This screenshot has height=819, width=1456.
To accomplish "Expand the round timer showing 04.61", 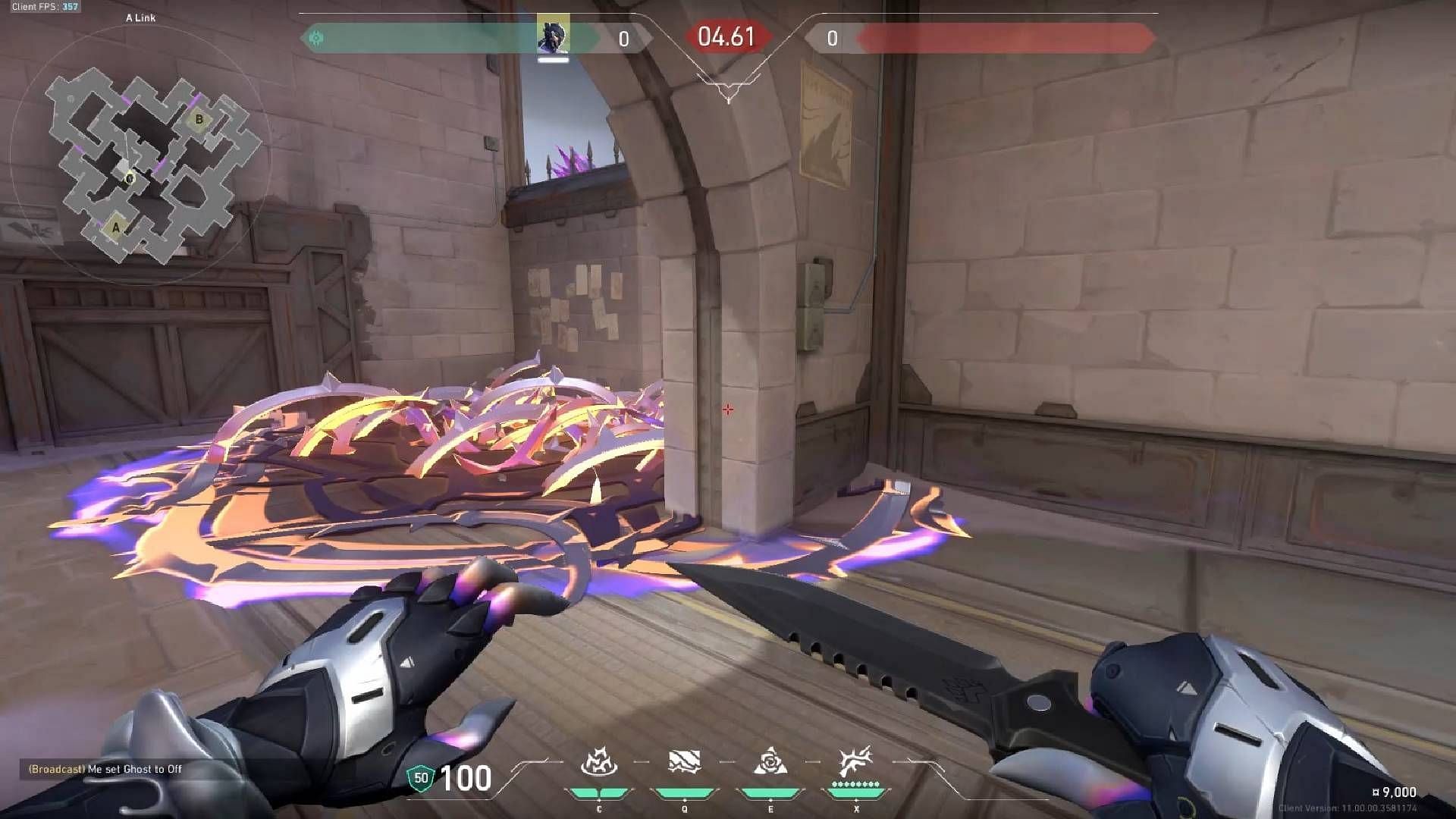I will (726, 36).
